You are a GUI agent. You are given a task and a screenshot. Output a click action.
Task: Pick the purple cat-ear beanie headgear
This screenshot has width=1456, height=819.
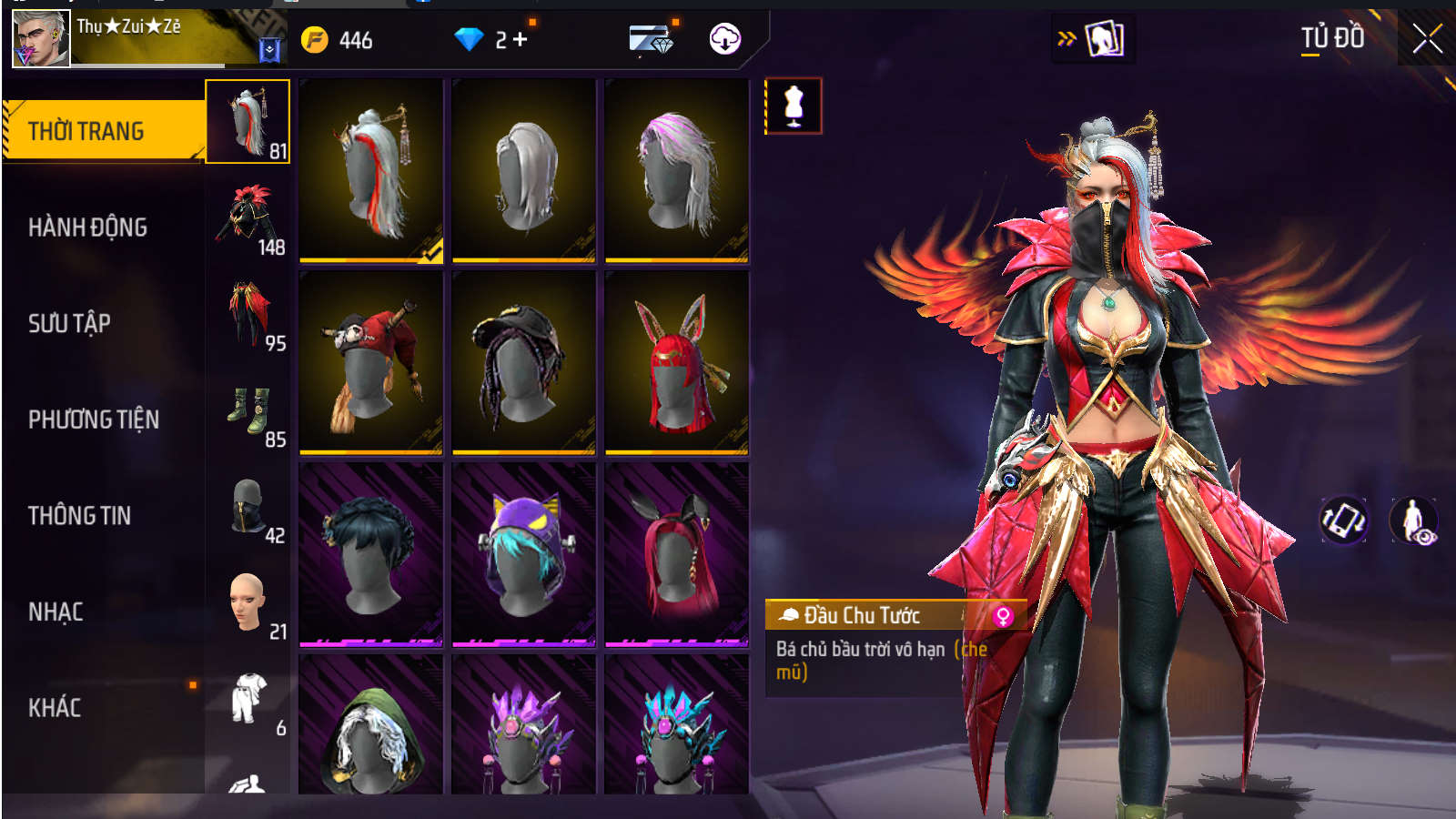pos(523,553)
